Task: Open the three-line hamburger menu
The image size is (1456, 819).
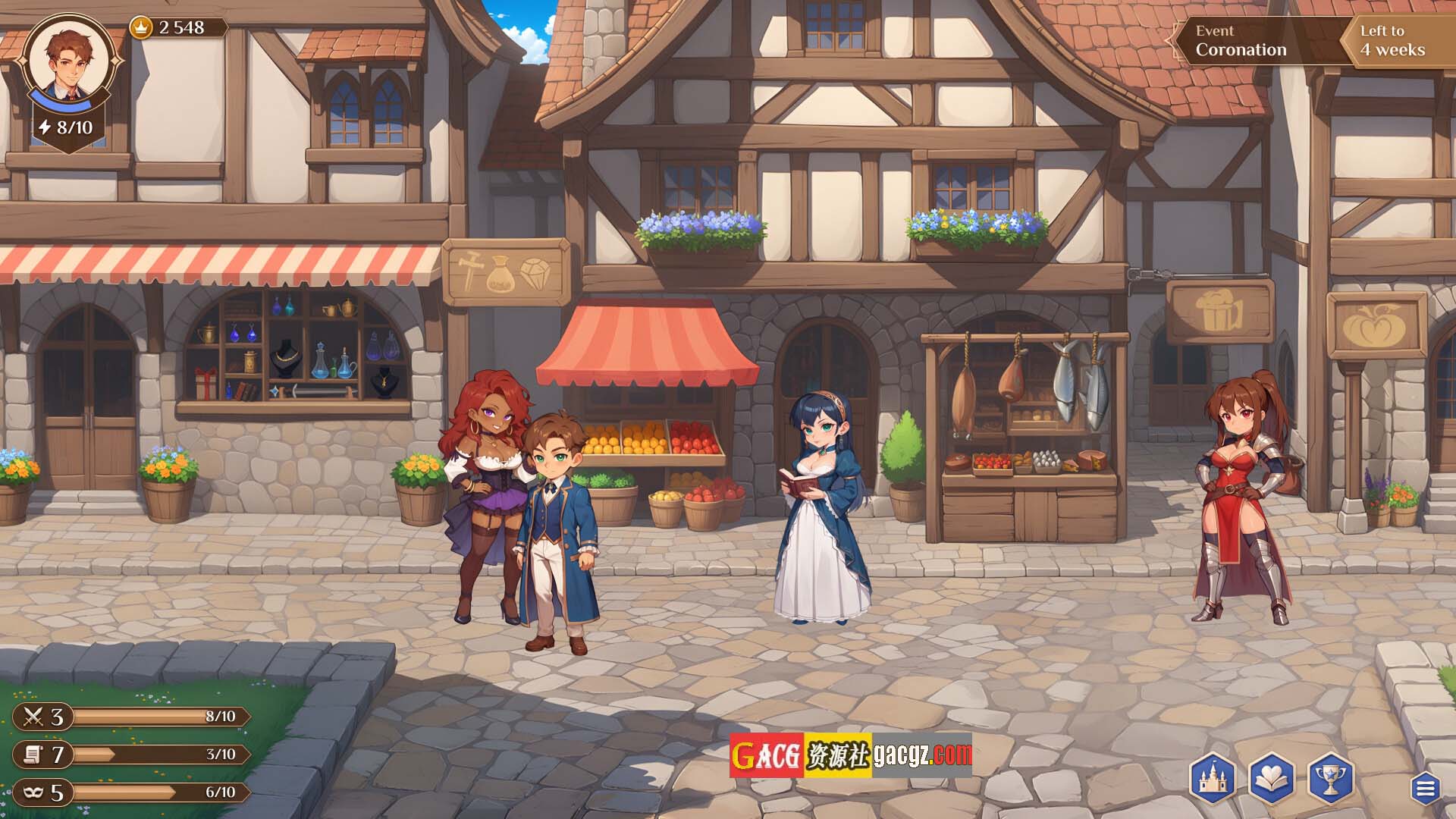Action: point(1425,789)
